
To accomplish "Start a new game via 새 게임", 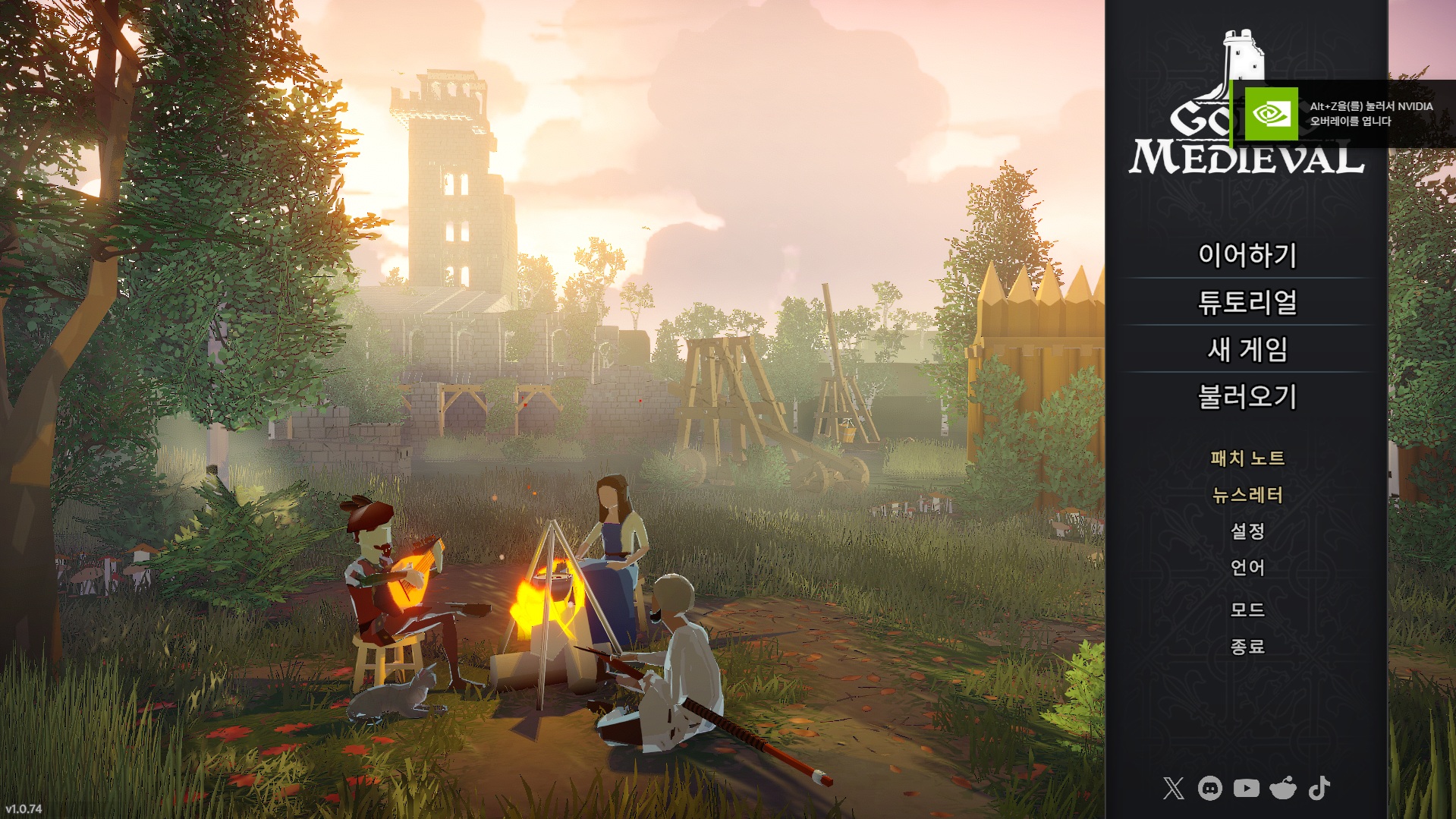I will (x=1247, y=349).
